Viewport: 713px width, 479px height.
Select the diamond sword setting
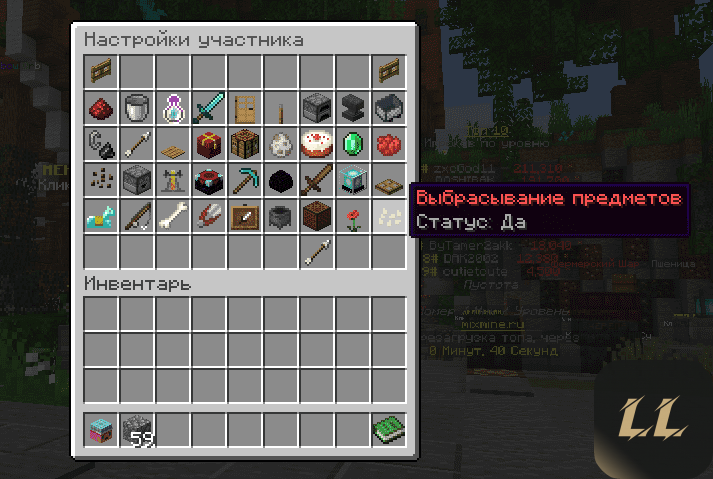[x=208, y=107]
